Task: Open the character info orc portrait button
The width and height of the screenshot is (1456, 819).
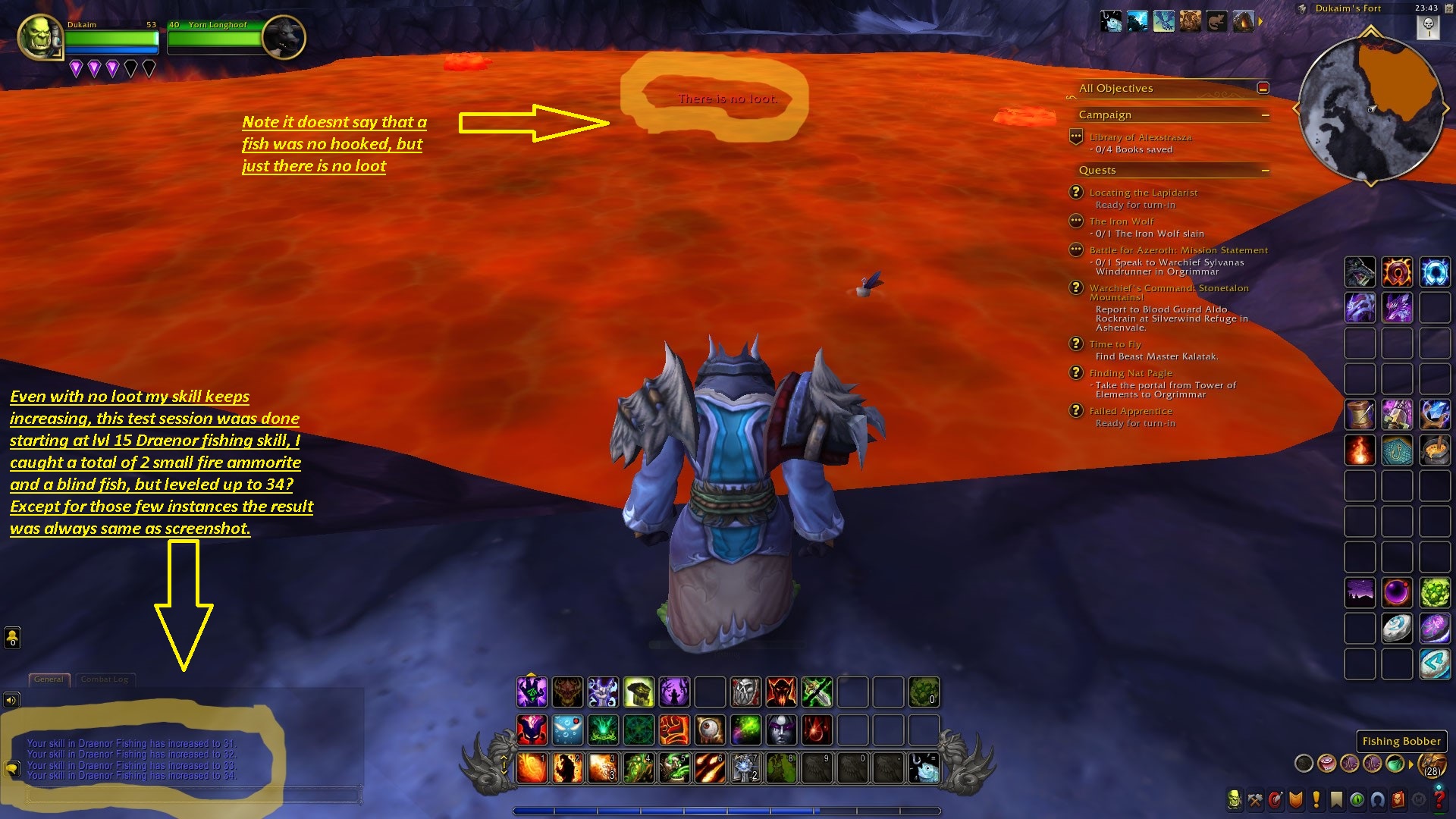Action: (x=1235, y=799)
